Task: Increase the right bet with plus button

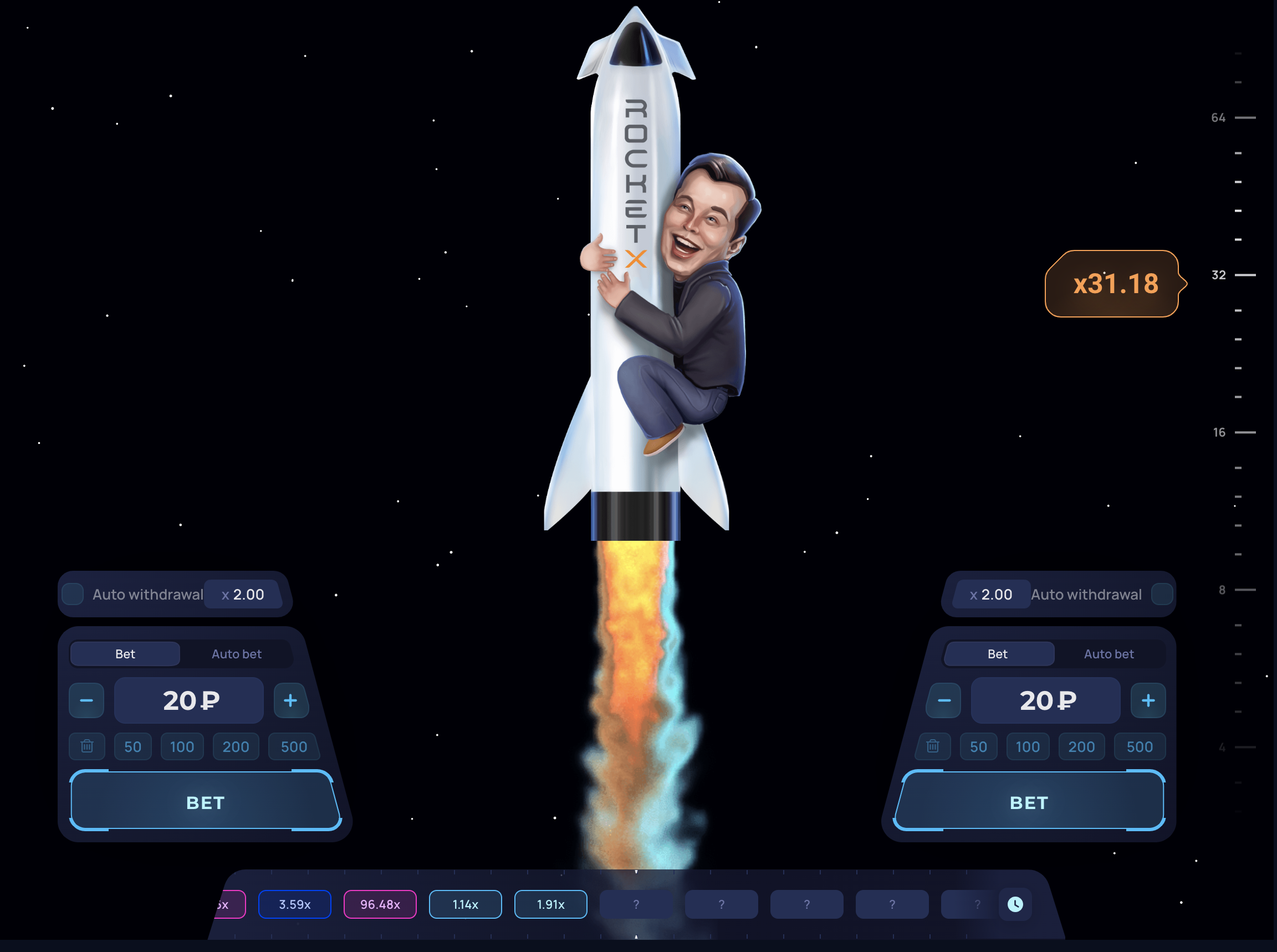Action: (x=1148, y=700)
